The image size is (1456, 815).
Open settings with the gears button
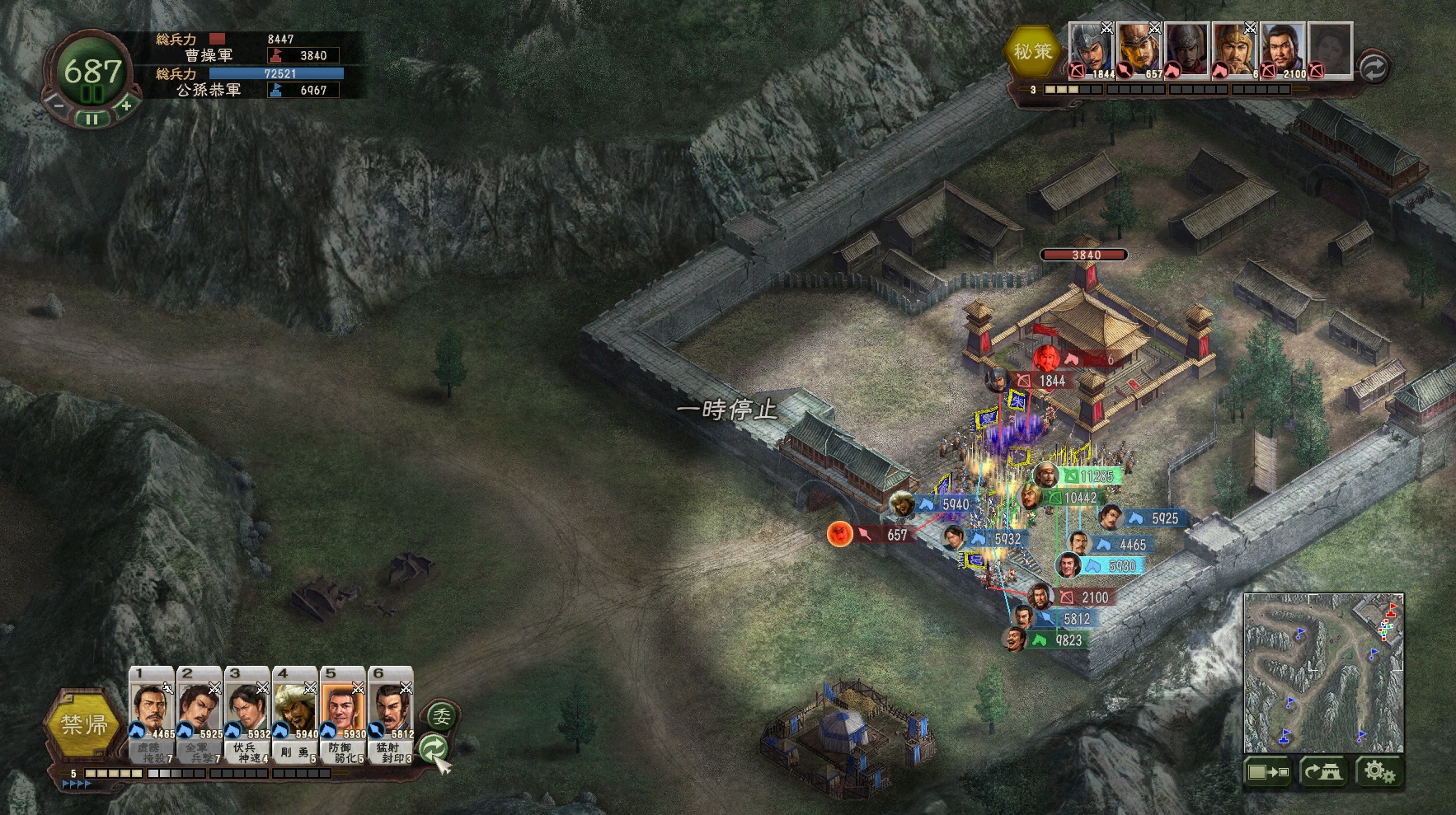[x=1379, y=772]
